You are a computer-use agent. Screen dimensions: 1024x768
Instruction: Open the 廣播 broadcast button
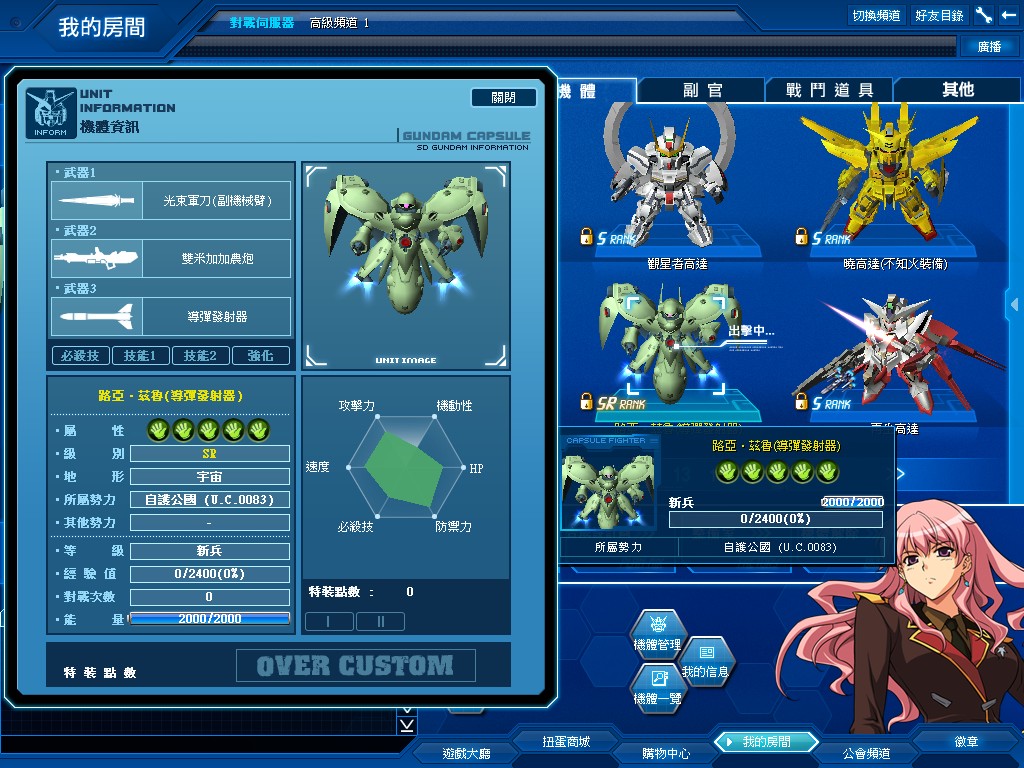tap(989, 46)
